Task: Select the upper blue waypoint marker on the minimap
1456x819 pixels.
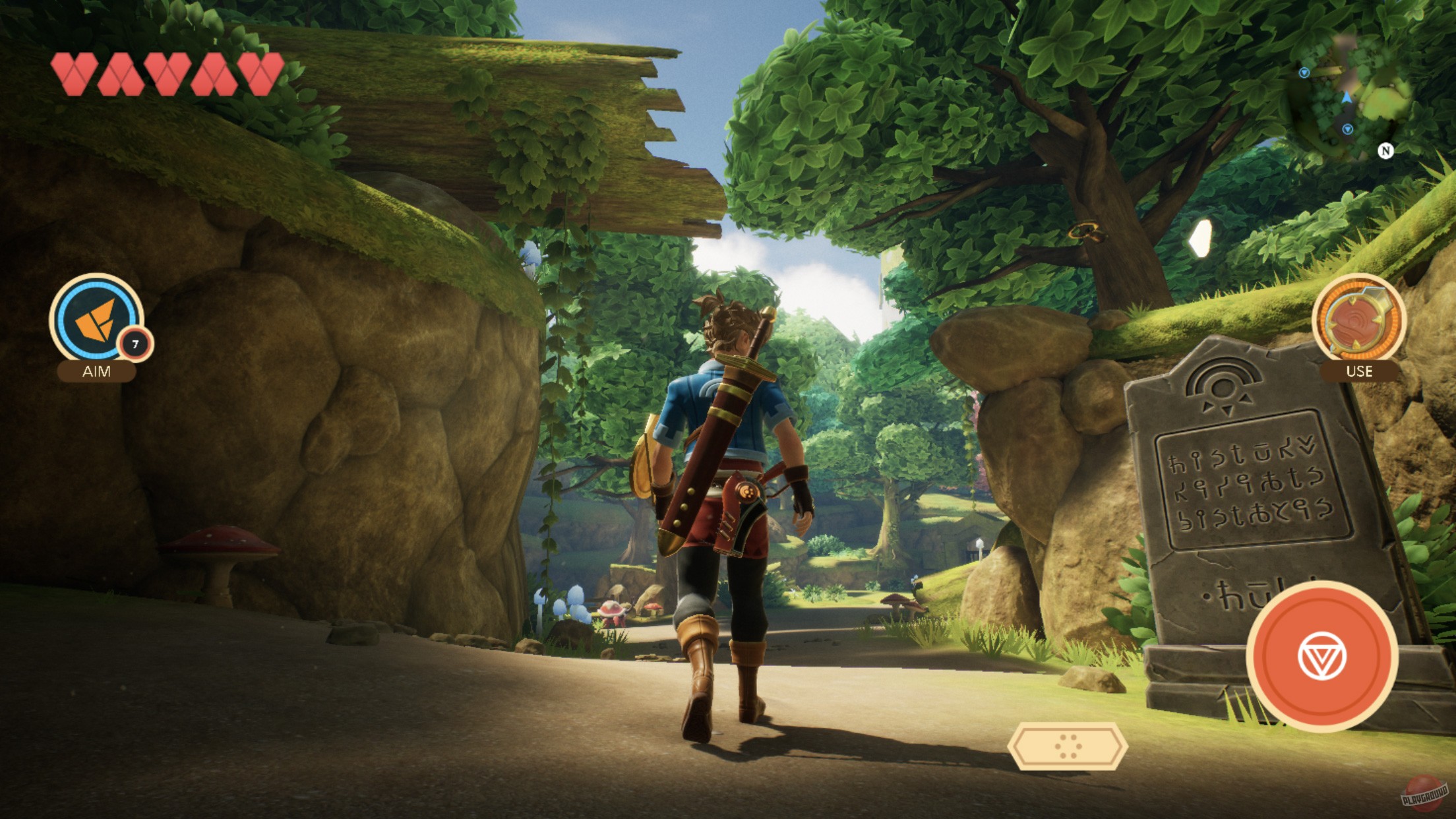Action: (x=1304, y=73)
